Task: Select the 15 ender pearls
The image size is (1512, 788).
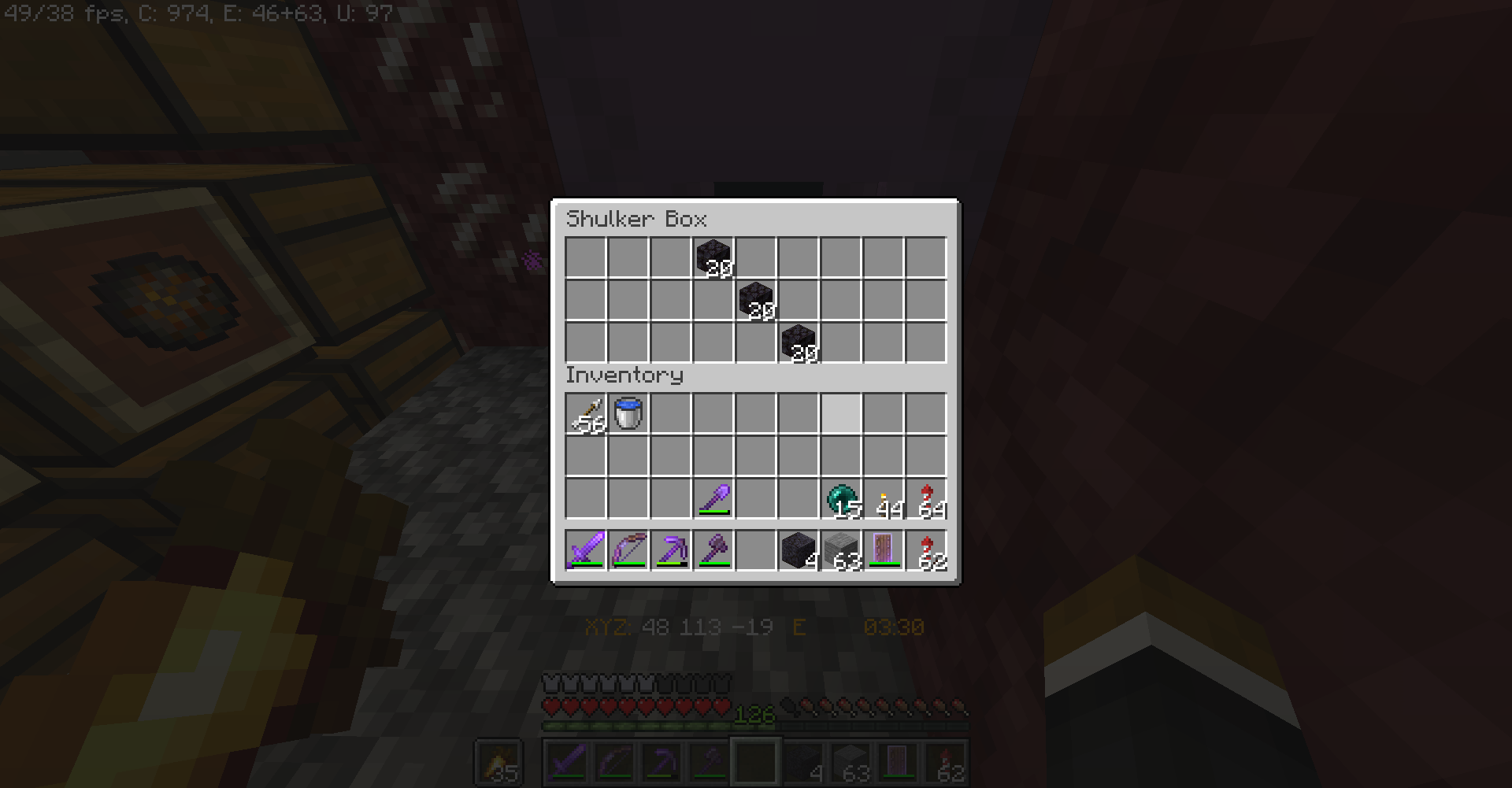Action: tap(841, 496)
